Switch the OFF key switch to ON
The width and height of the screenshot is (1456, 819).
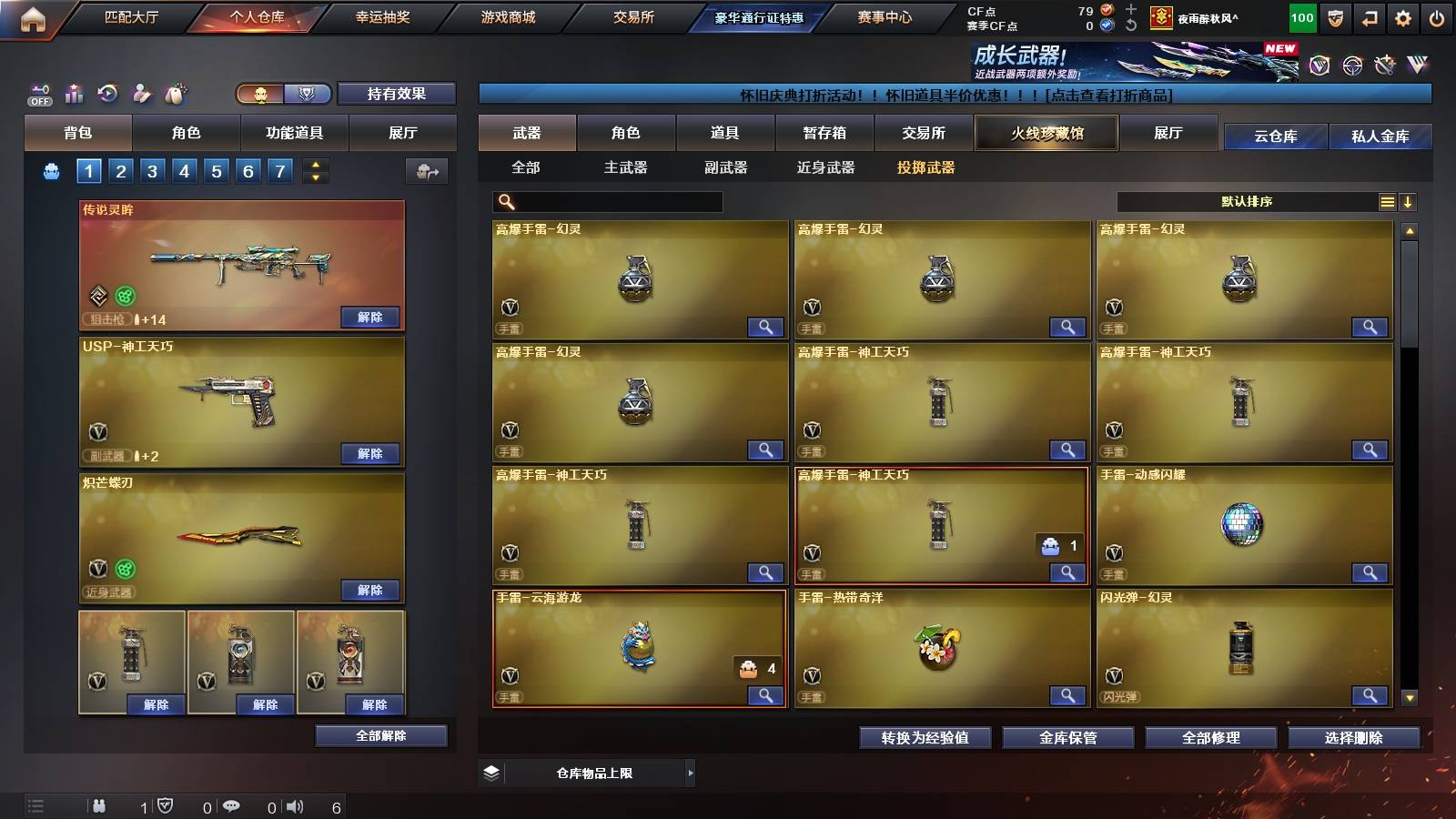[x=38, y=93]
